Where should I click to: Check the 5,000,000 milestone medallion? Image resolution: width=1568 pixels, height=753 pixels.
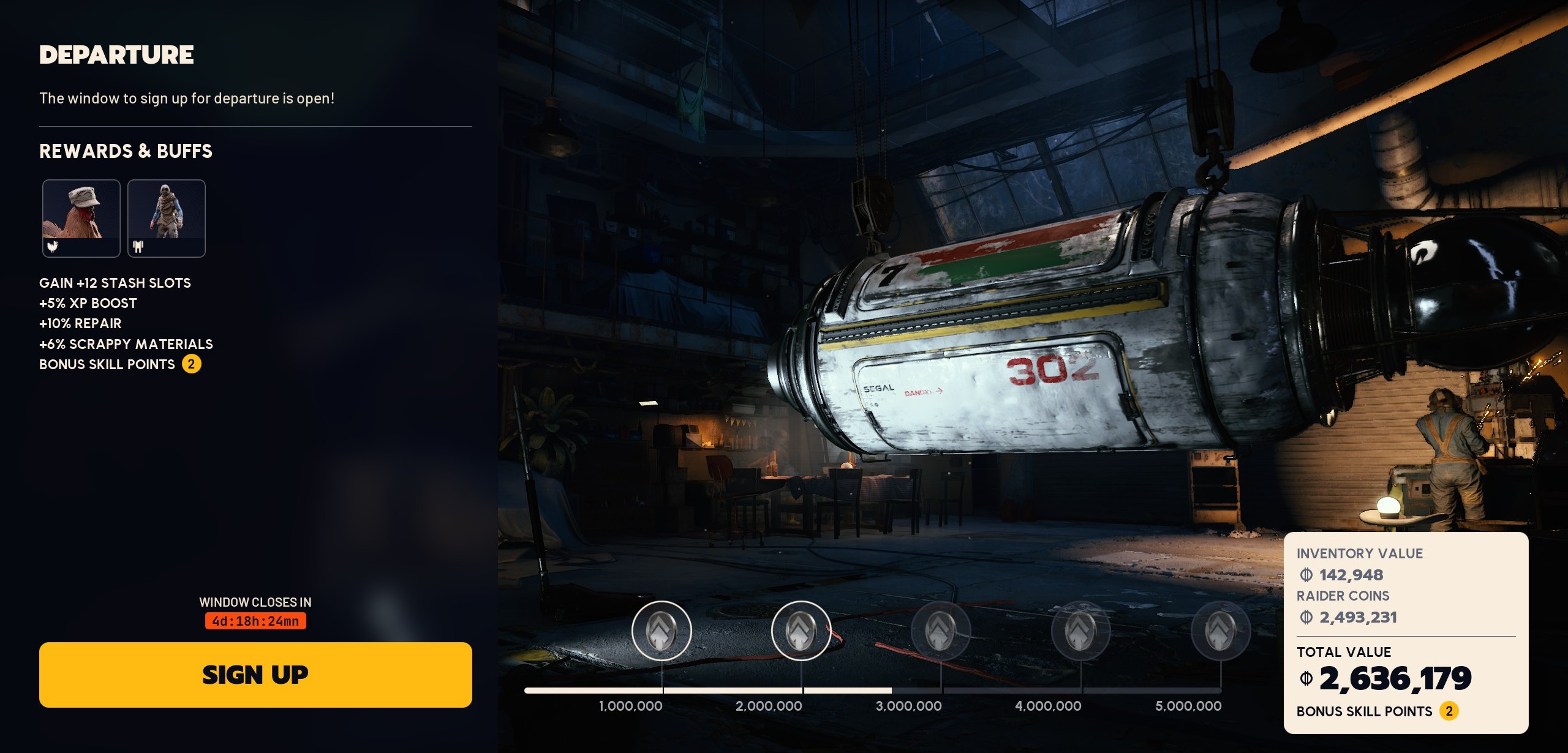[x=1221, y=631]
